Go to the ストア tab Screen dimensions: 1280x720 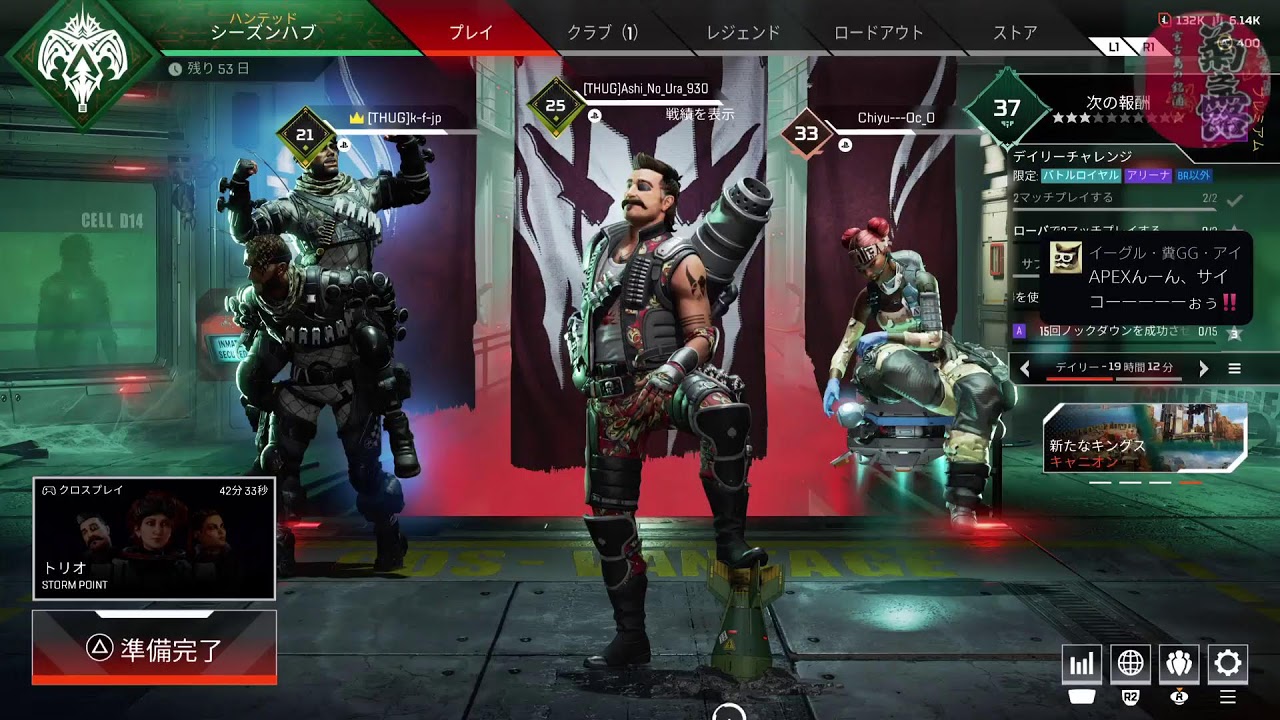[1015, 32]
